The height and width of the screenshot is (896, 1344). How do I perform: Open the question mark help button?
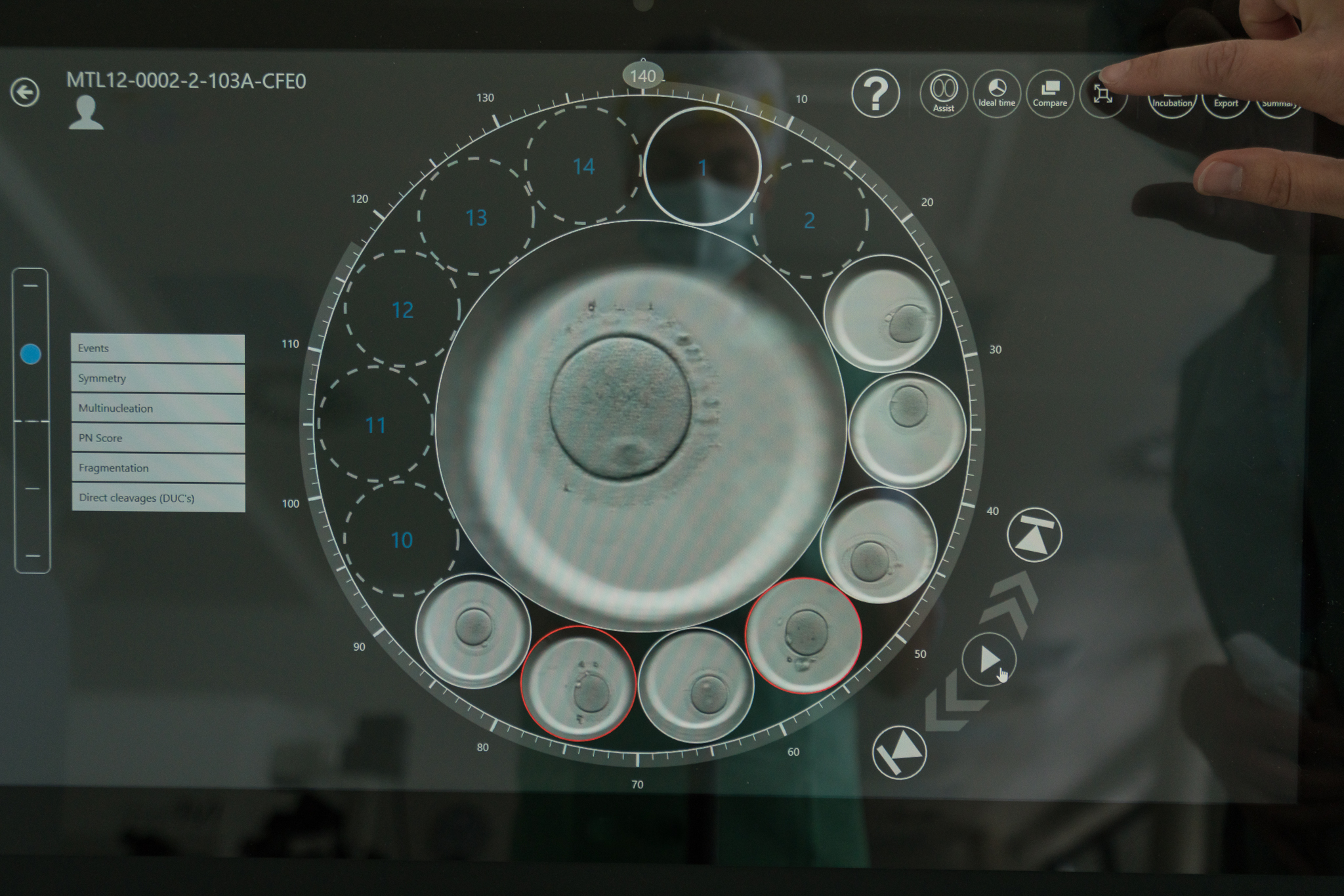click(875, 94)
